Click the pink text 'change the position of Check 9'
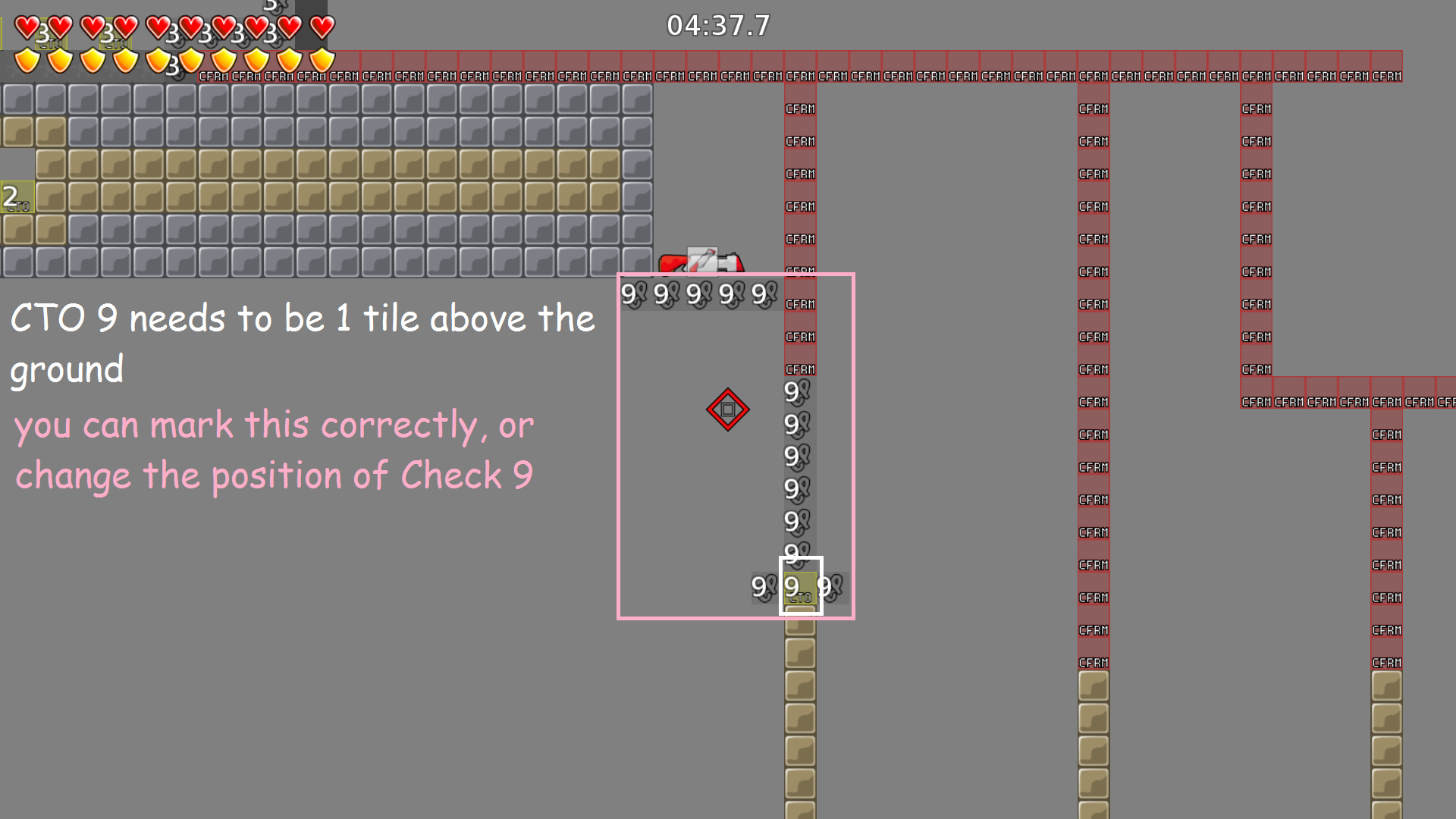Screen dimensions: 1456x819 [275, 474]
